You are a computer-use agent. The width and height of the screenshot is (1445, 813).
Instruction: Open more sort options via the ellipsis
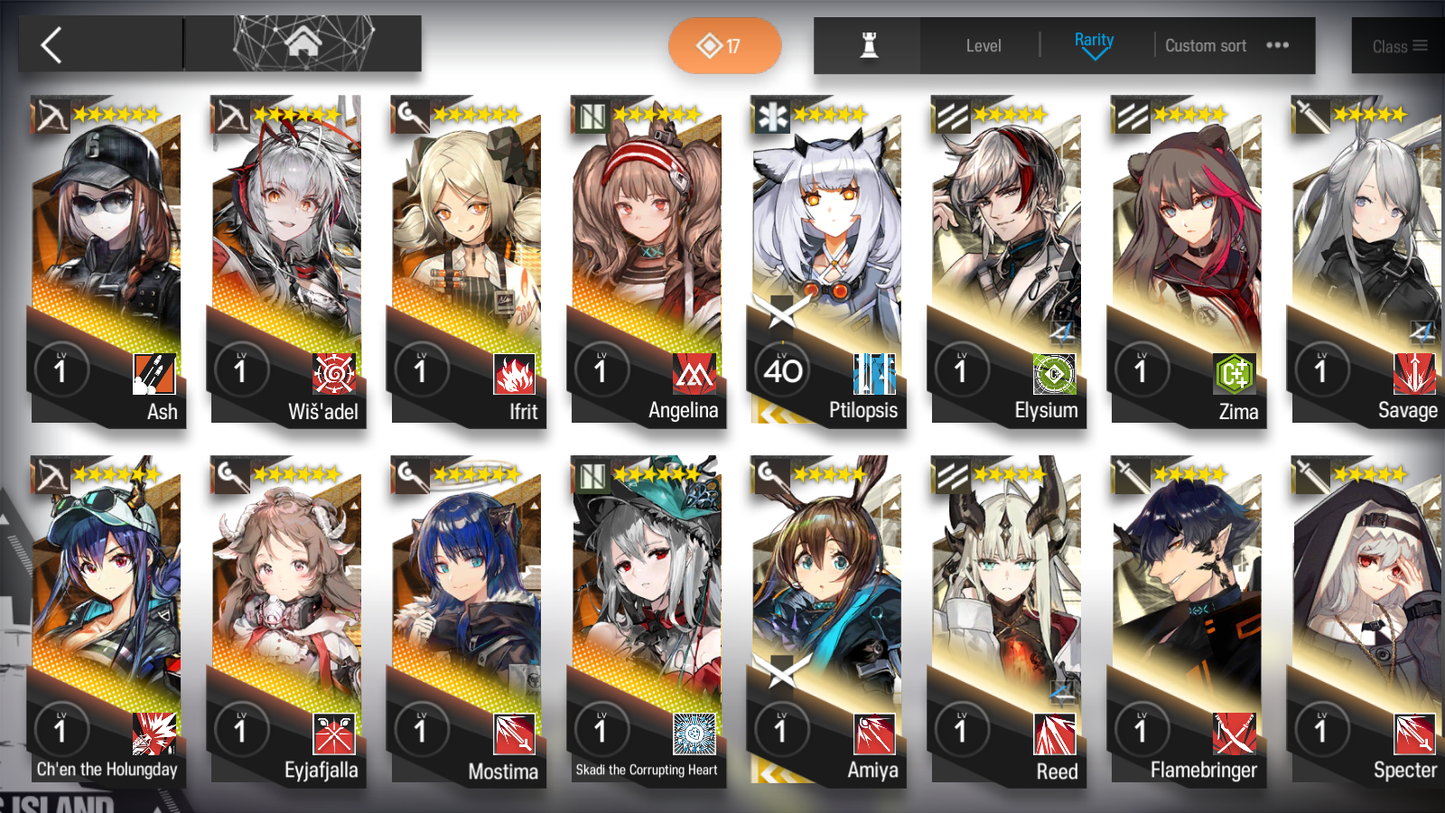pos(1277,45)
